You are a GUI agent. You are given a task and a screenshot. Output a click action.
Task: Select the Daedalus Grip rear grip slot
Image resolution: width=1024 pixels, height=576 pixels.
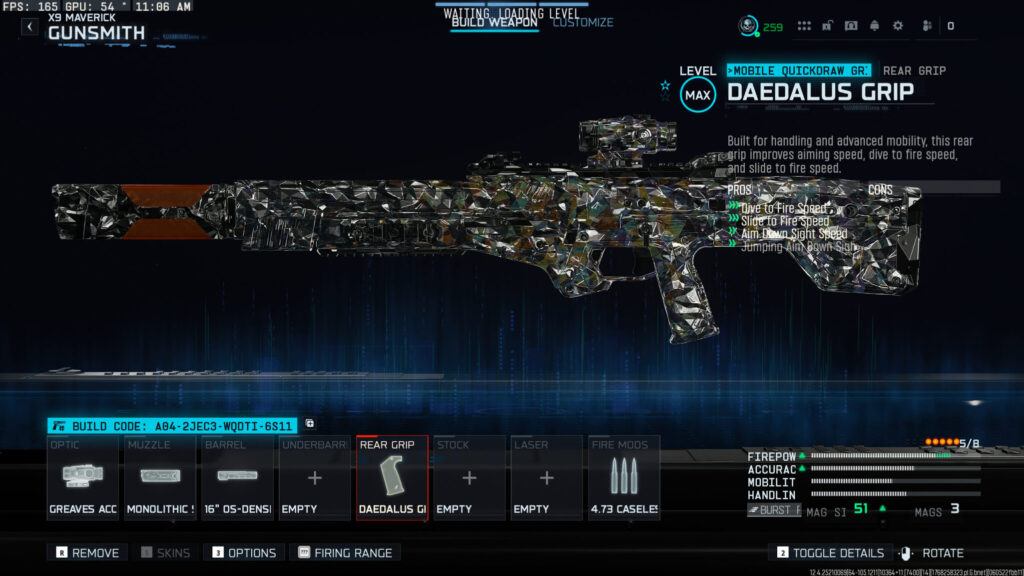[392, 477]
